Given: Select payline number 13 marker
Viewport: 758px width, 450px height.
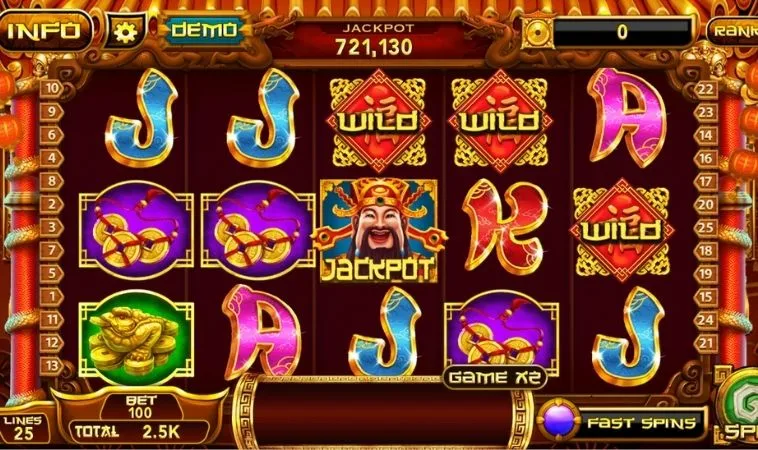Looking at the screenshot, I should [x=50, y=367].
